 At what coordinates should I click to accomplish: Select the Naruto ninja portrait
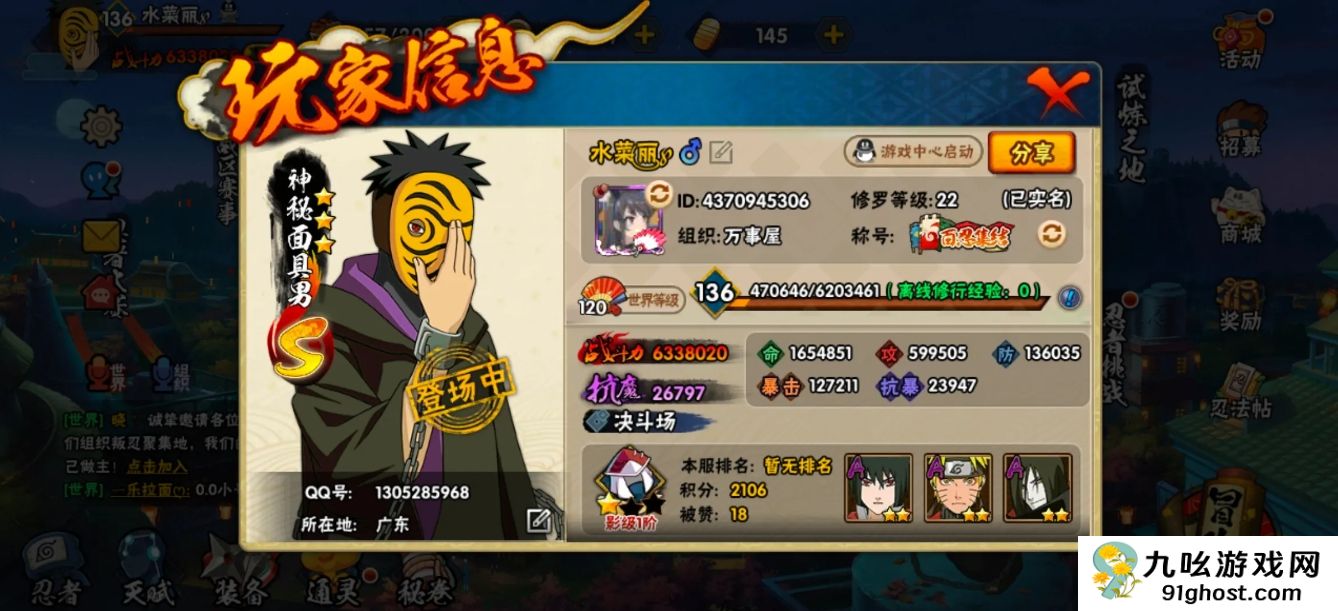pos(957,488)
